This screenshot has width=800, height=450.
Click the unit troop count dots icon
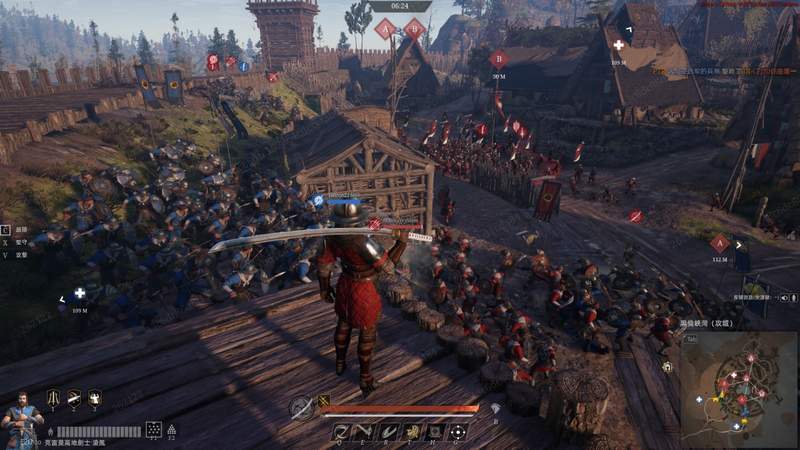click(x=153, y=429)
